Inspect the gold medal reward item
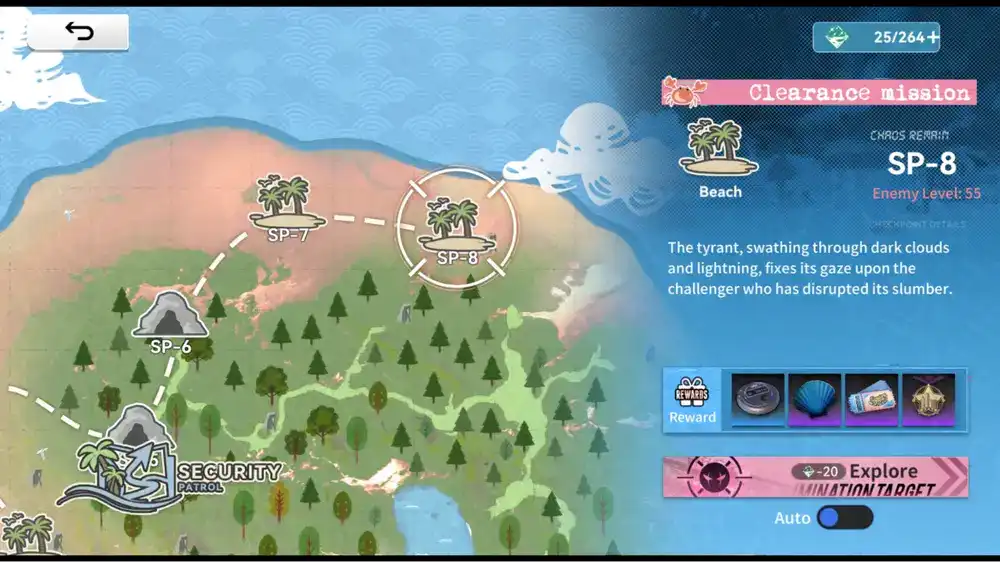The height and width of the screenshot is (562, 1000). [928, 400]
